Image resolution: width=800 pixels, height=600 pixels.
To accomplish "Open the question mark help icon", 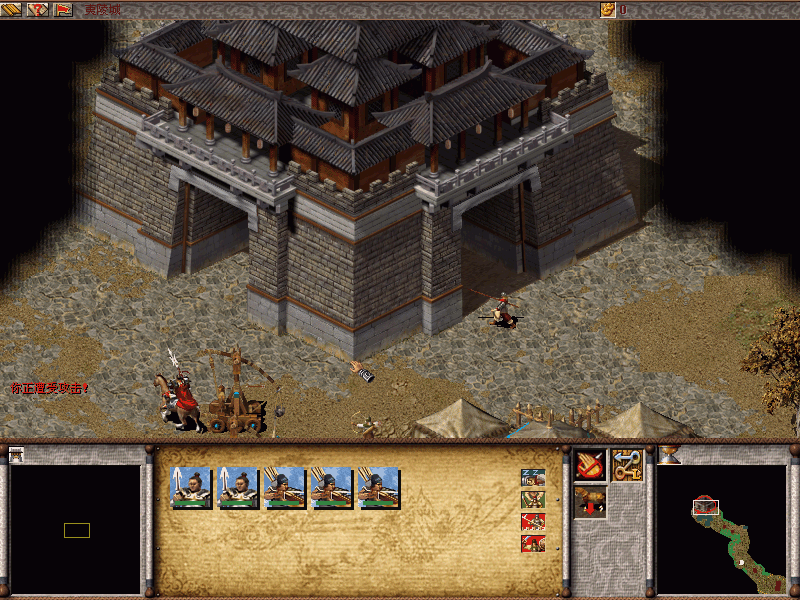I will tap(39, 9).
